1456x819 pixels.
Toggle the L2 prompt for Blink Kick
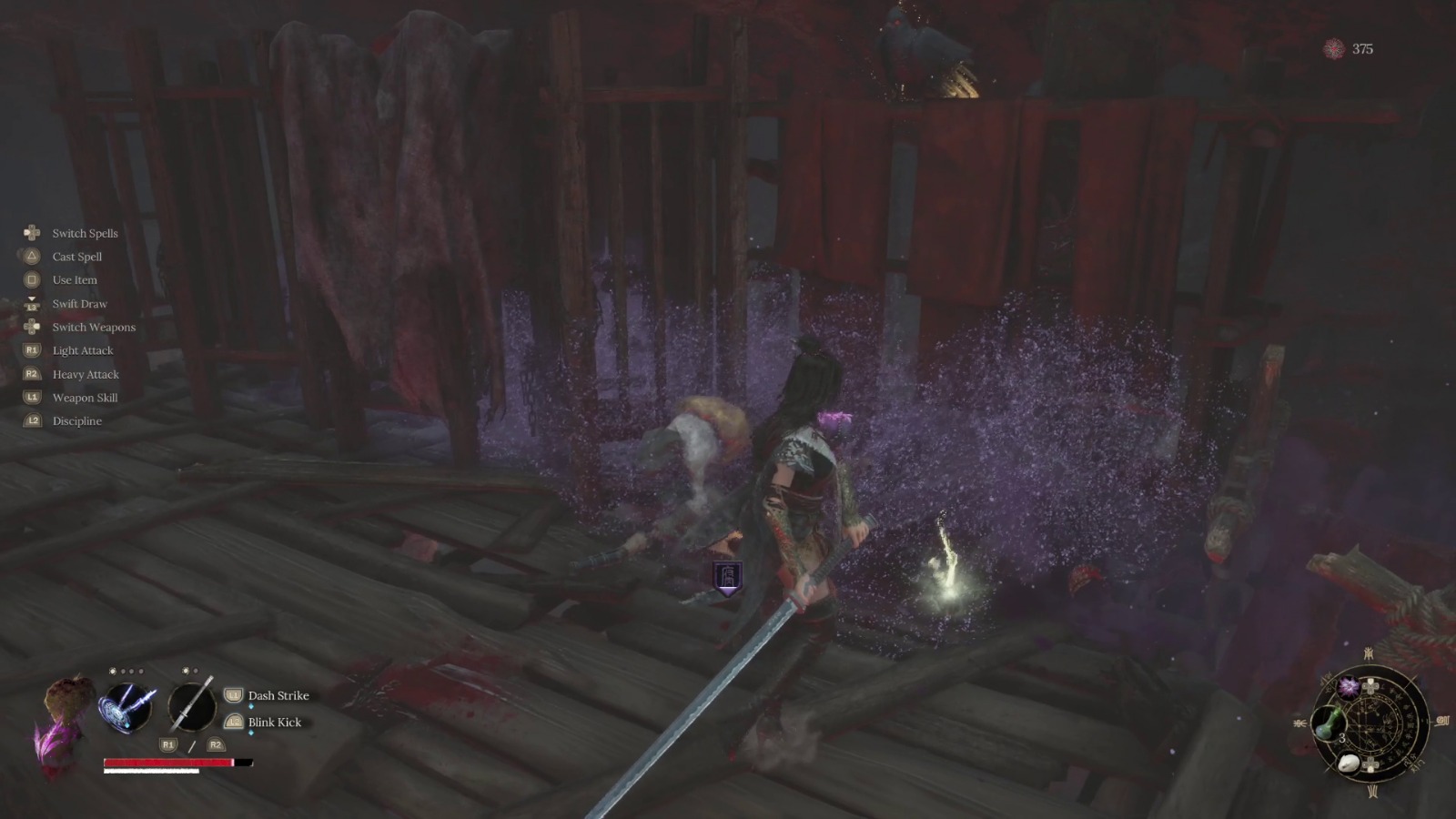[233, 723]
